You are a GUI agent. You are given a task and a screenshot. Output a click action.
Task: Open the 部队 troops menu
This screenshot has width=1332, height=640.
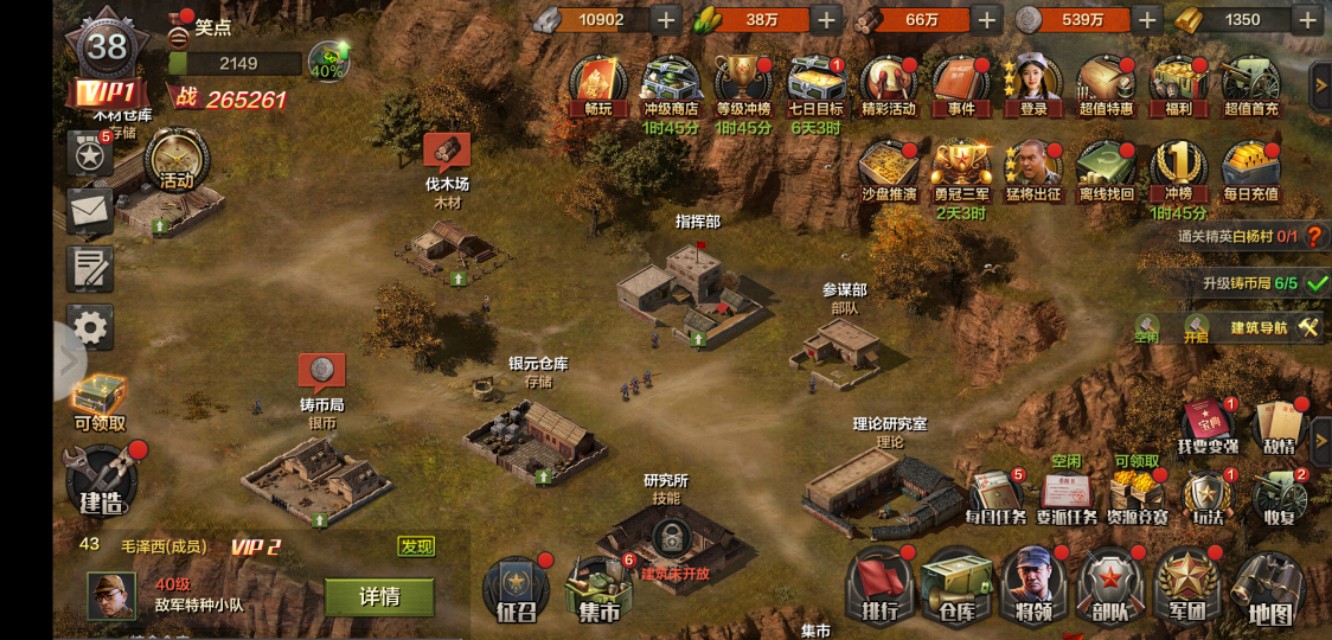tap(1111, 587)
